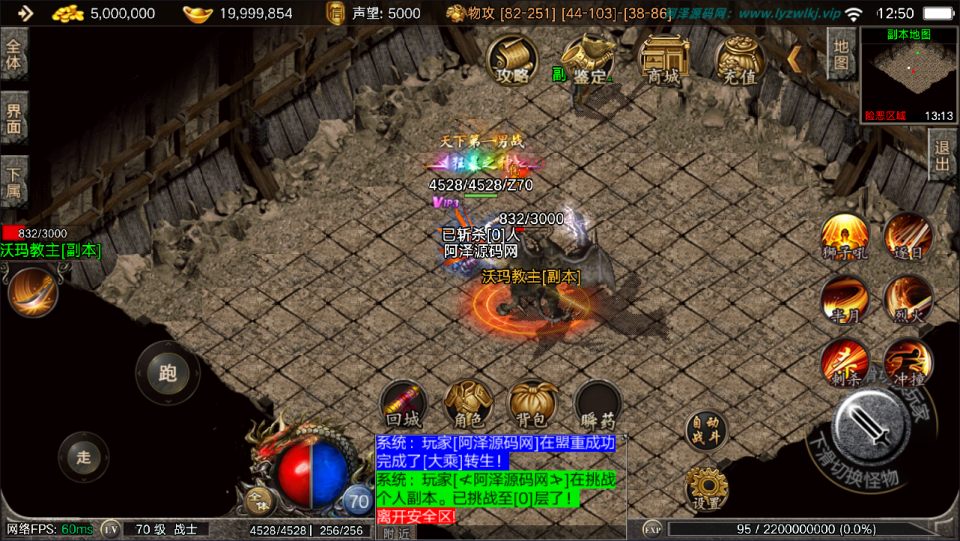Open the 攻略 strategy guide
Viewport: 960px width, 541px height.
[511, 61]
